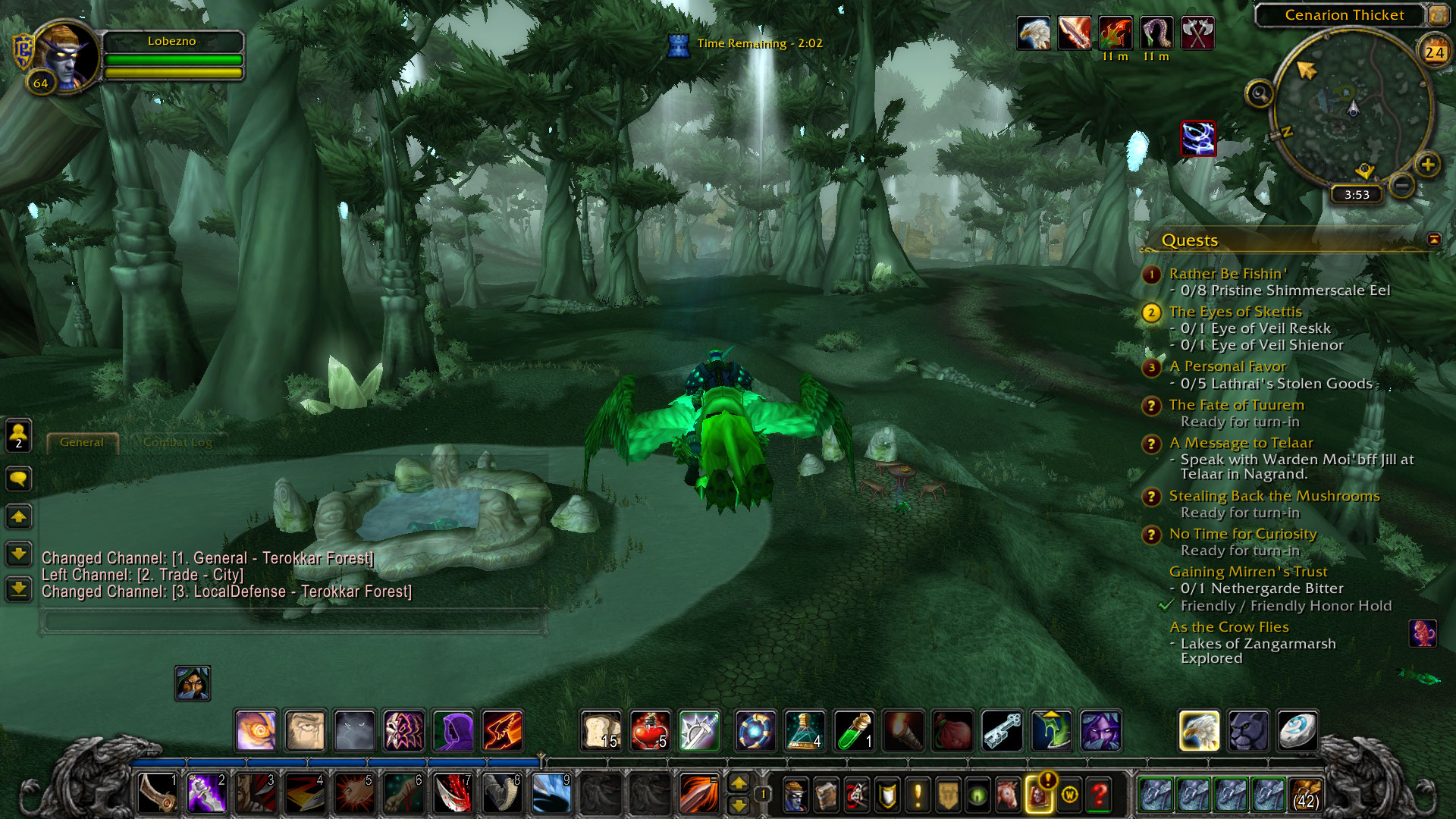The width and height of the screenshot is (1456, 819).
Task: Select the Rather Be Fishin' quest
Action: click(x=1227, y=274)
